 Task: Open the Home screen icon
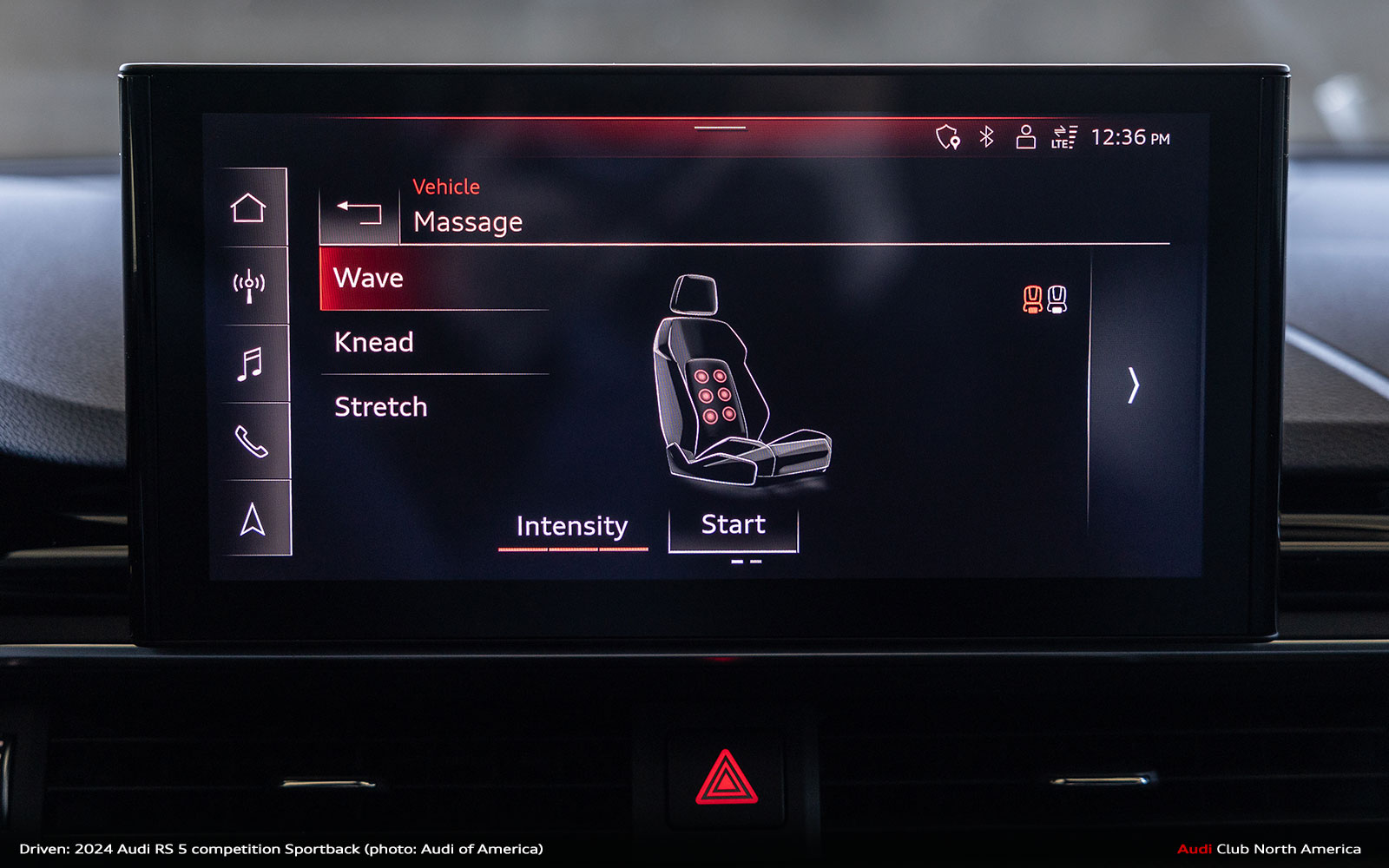coord(248,208)
